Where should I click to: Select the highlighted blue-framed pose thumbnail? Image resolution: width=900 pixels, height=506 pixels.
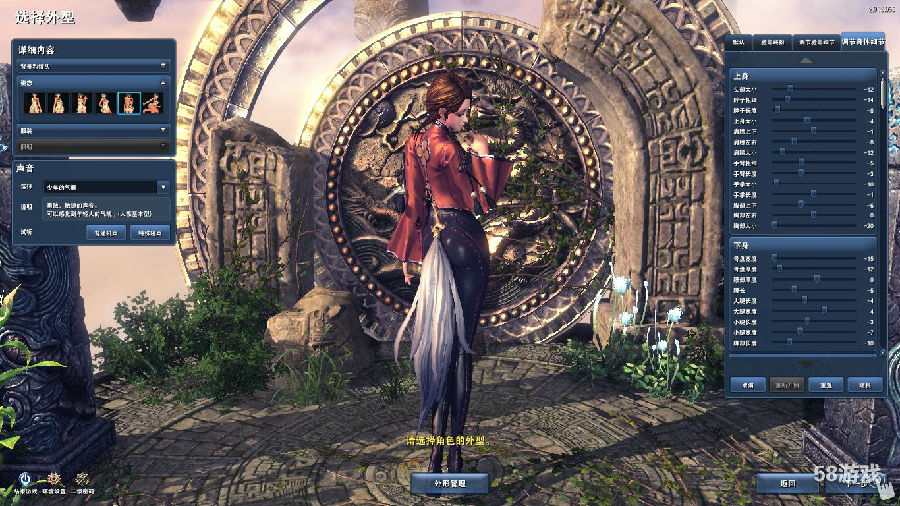pyautogui.click(x=129, y=102)
